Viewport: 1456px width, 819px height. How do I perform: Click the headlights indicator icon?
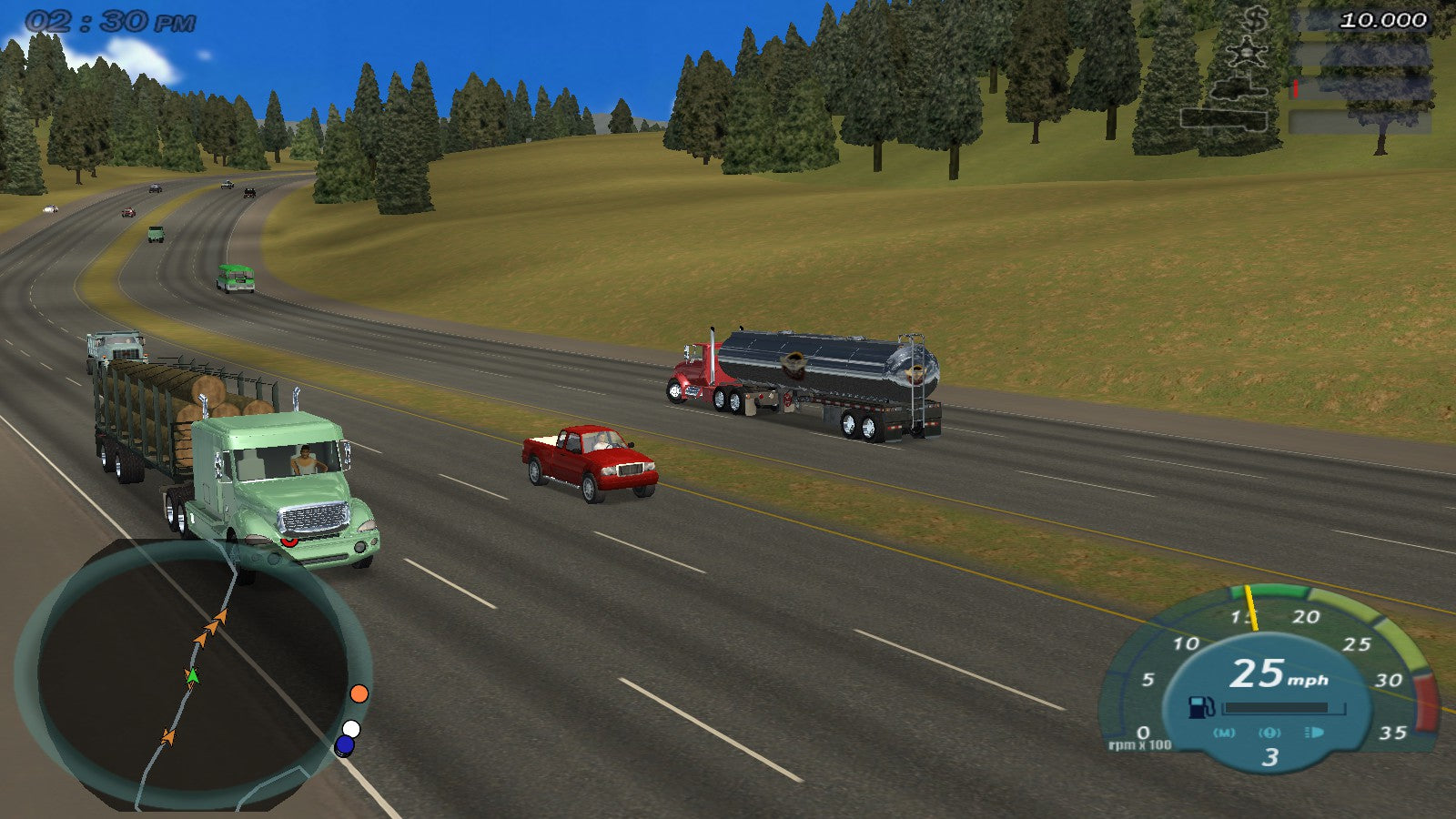[1314, 733]
